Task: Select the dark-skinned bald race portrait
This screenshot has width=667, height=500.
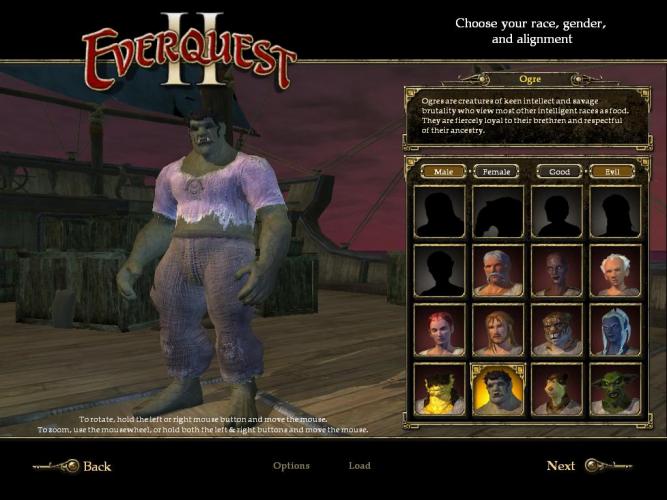Action: [556, 271]
